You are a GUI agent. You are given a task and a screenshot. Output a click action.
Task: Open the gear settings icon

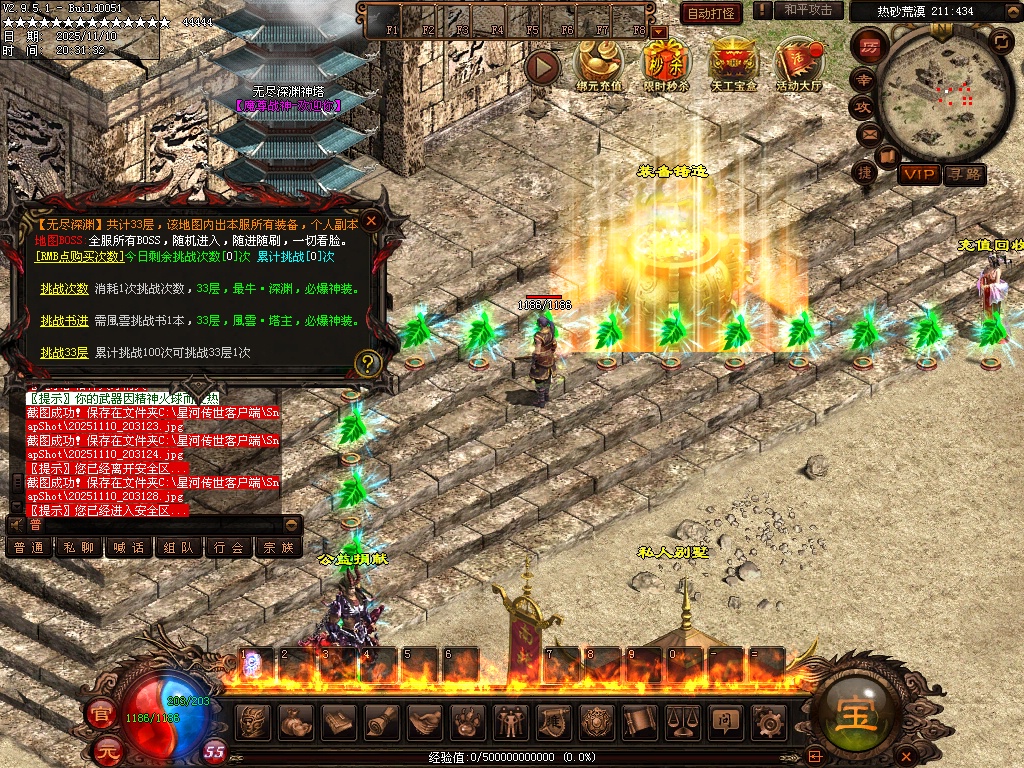(768, 722)
